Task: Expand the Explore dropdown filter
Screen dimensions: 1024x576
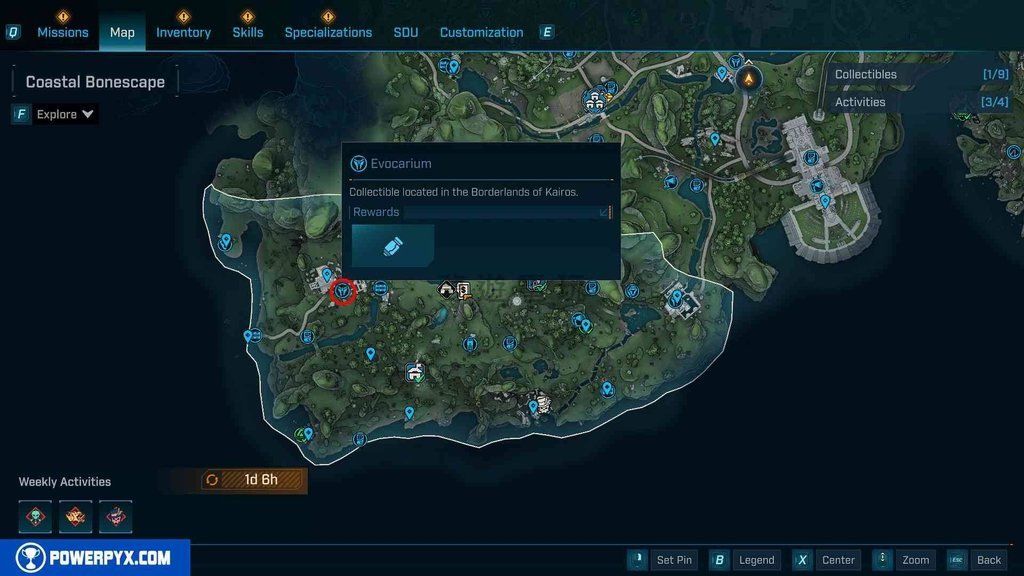Action: click(65, 114)
